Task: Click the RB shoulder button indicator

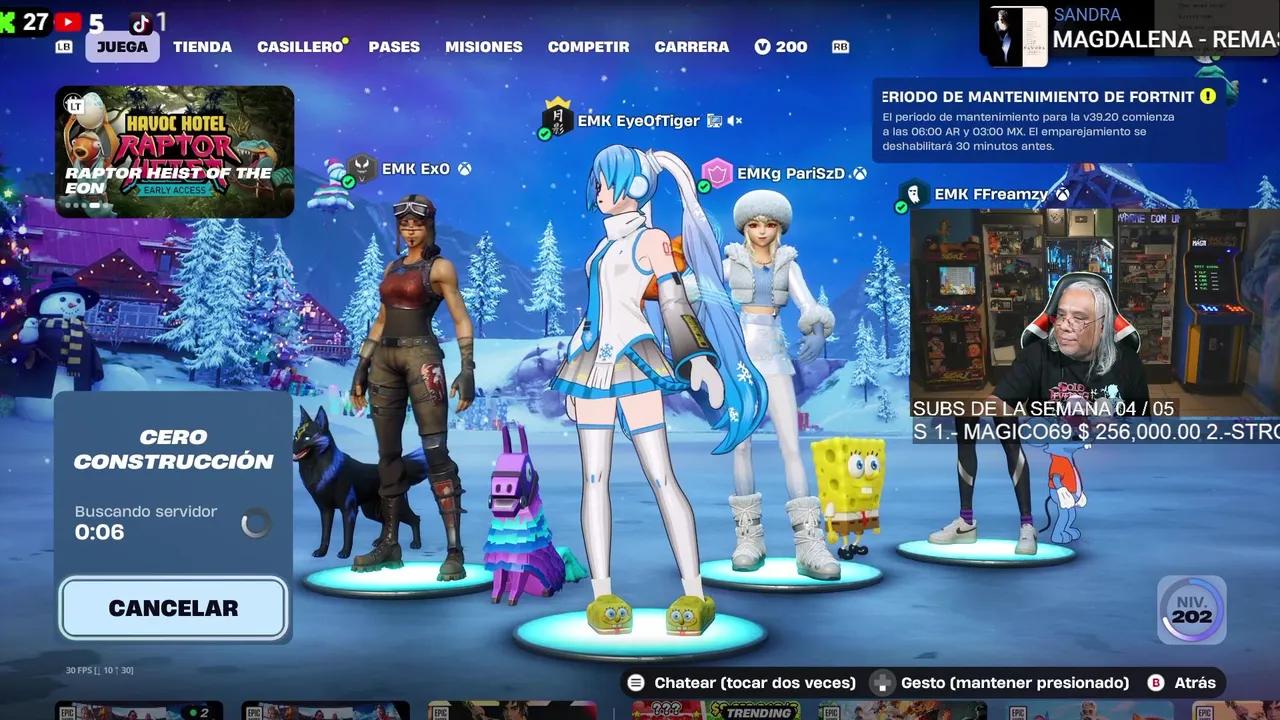Action: 840,46
